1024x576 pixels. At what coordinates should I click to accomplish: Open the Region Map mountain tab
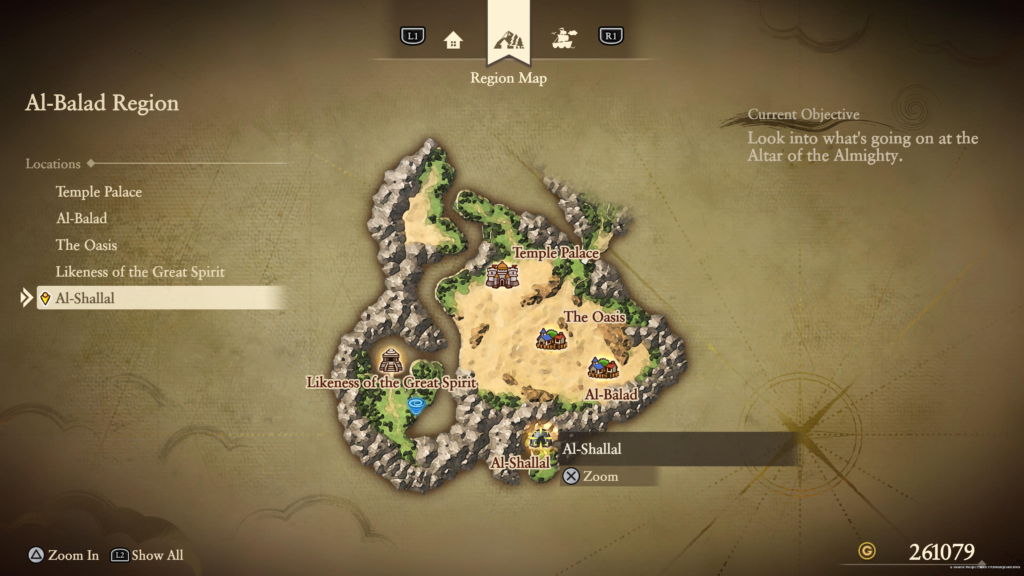509,40
